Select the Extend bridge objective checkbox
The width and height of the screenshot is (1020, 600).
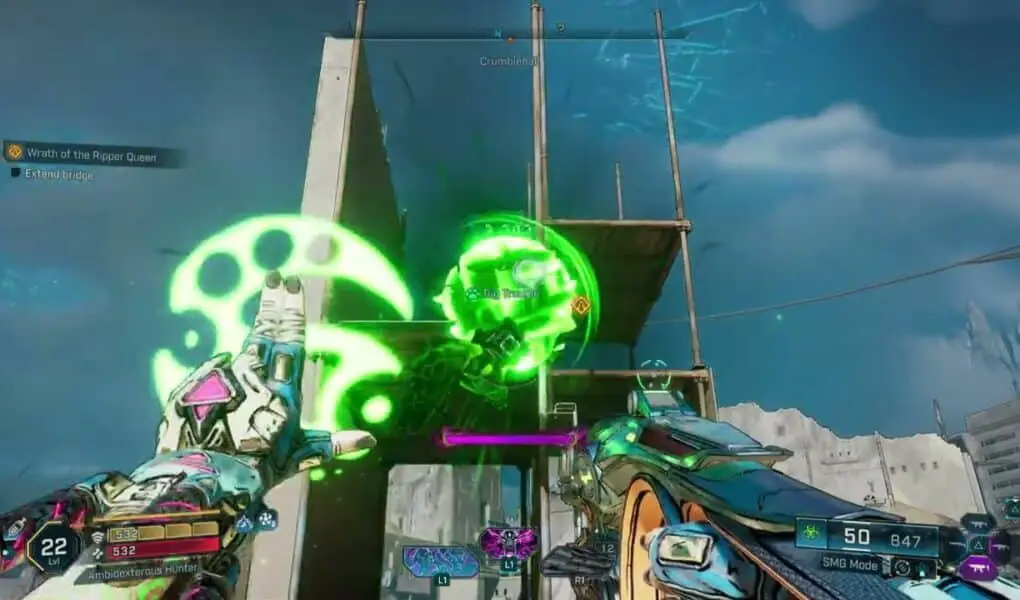tap(15, 174)
